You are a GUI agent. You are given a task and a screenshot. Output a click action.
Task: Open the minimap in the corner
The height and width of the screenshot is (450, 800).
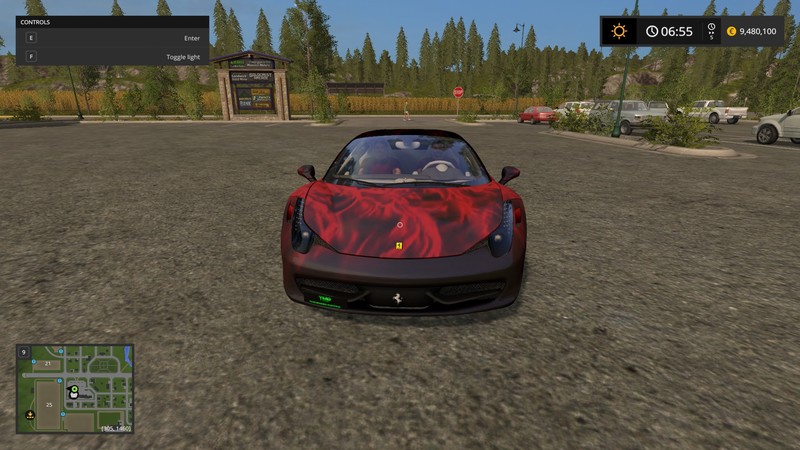pos(74,389)
